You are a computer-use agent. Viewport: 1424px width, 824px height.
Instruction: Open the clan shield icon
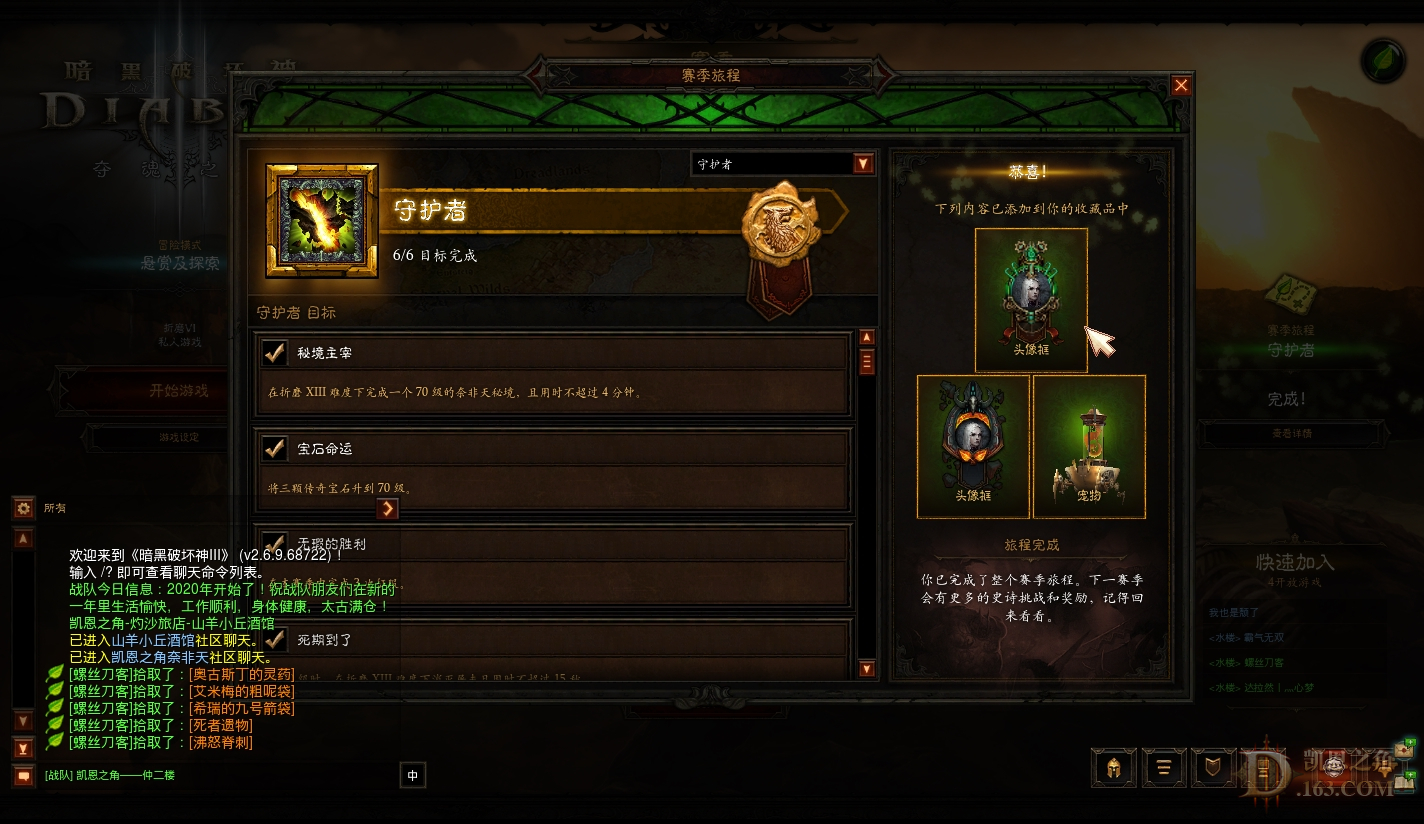1215,768
